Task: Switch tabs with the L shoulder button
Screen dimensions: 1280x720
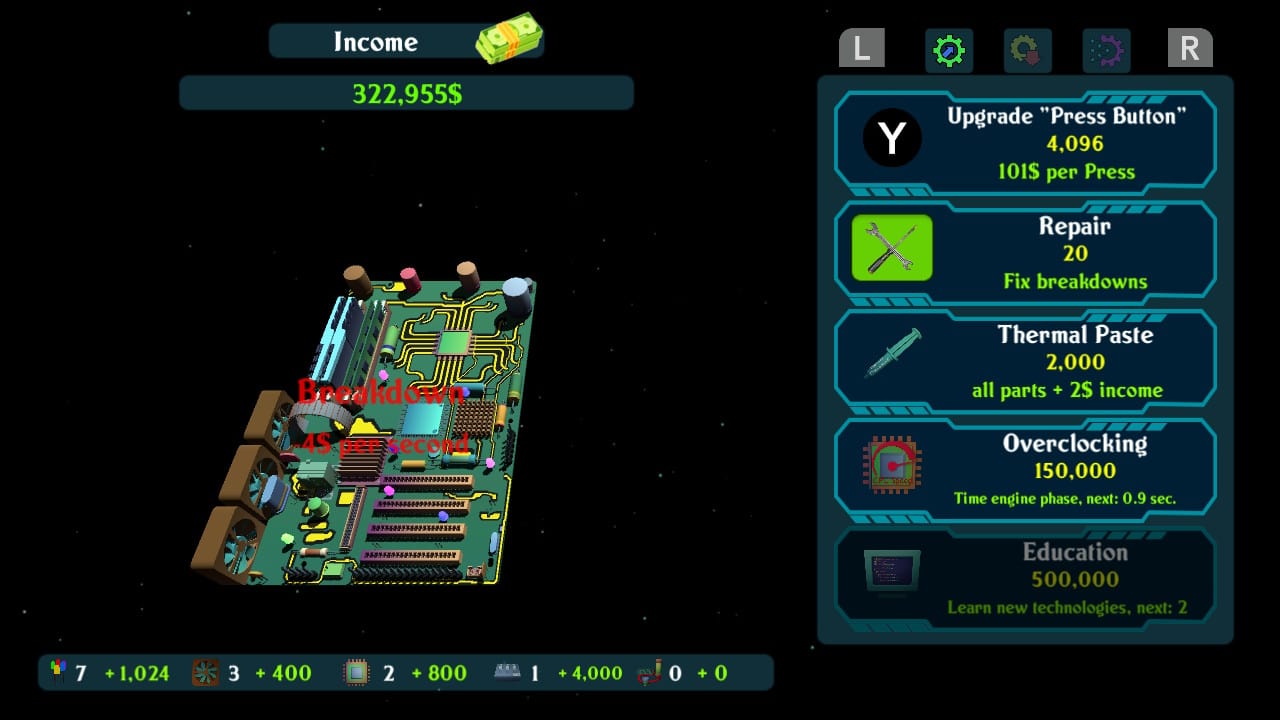Action: click(x=860, y=48)
